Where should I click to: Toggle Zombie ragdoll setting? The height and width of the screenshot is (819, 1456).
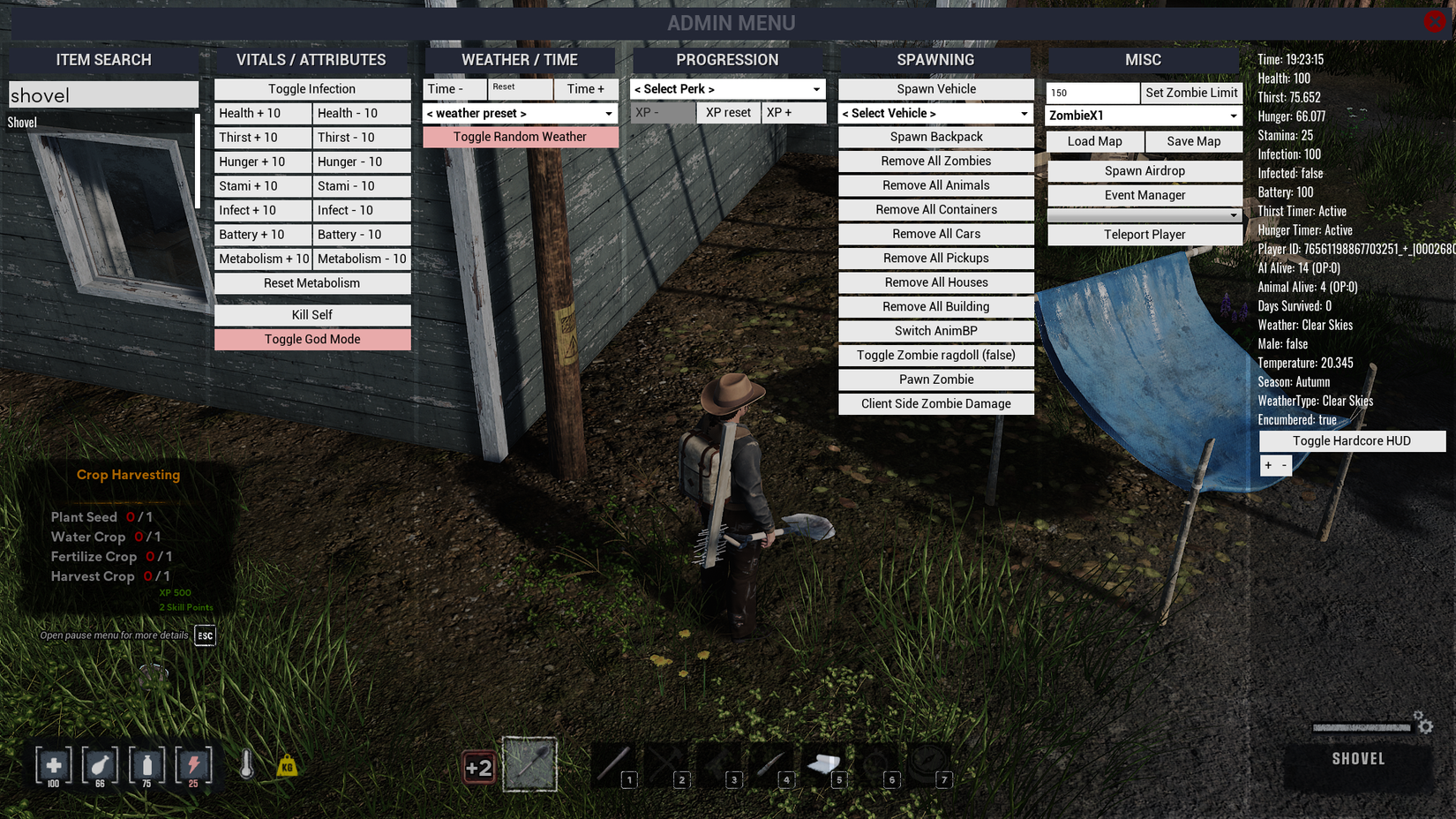tap(935, 355)
